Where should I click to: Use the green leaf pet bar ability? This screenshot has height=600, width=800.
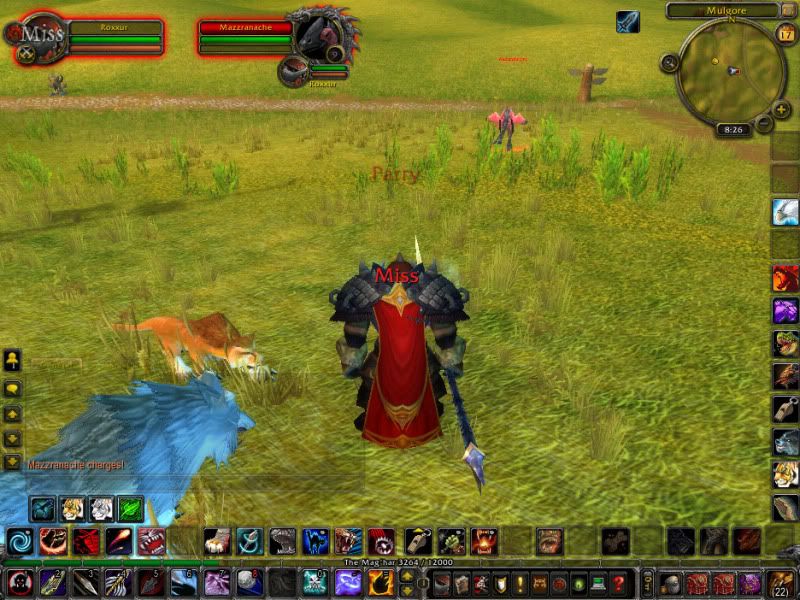coord(131,508)
